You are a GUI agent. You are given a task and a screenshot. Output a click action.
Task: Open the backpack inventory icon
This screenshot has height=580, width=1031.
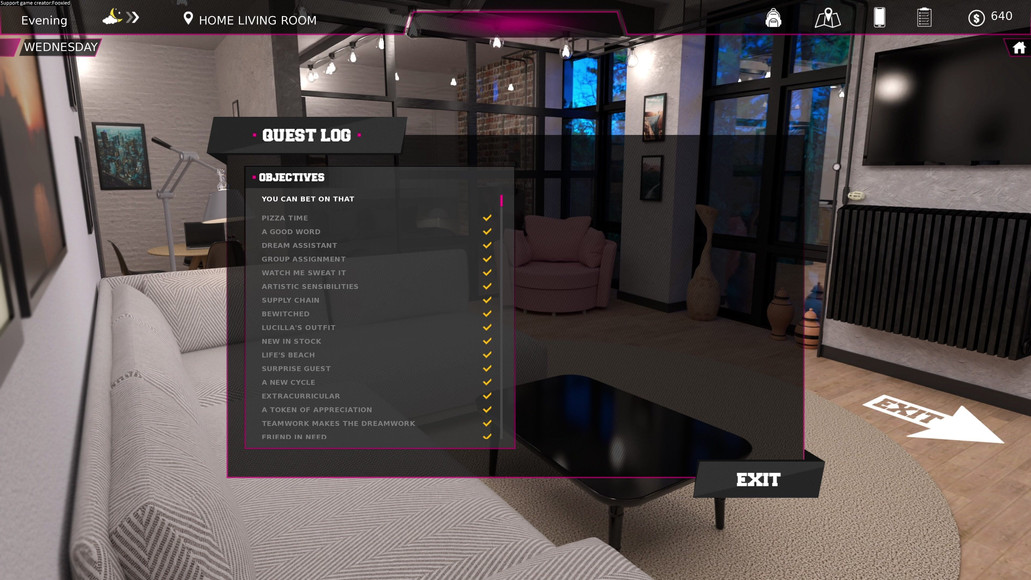773,18
